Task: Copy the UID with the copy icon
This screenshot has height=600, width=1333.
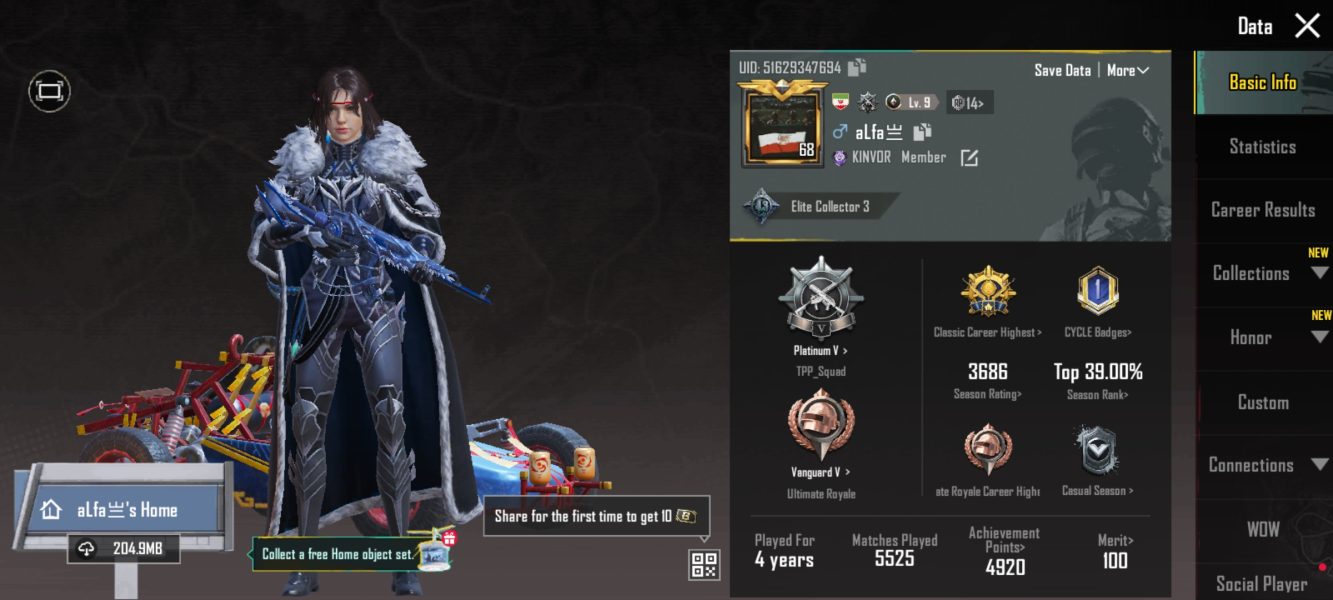Action: point(857,67)
